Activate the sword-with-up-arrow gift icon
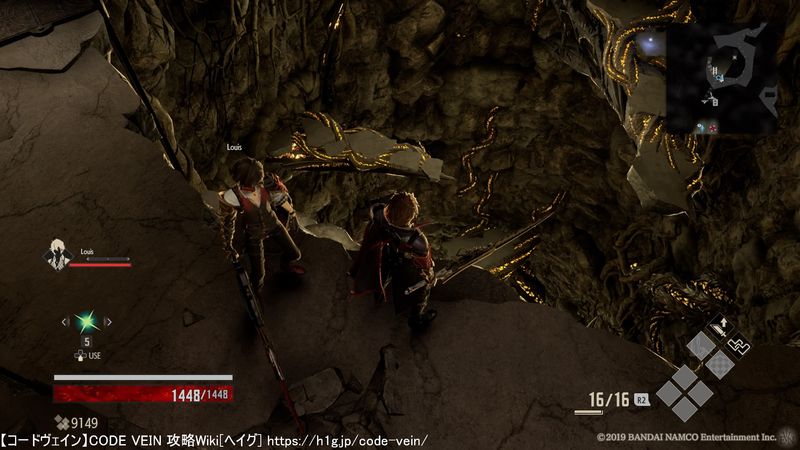The height and width of the screenshot is (450, 800). (718, 327)
